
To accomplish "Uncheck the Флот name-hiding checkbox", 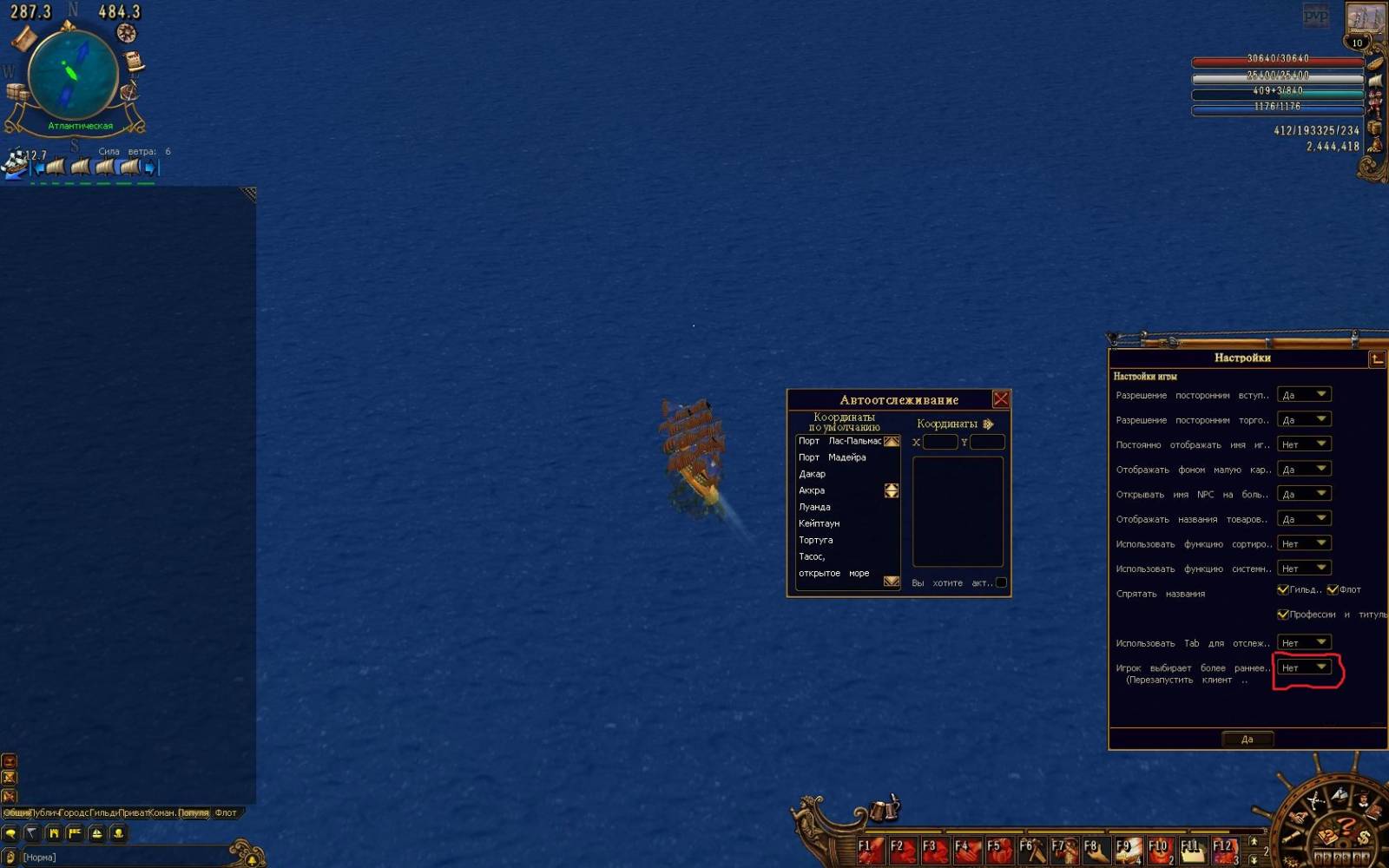I will (x=1333, y=590).
